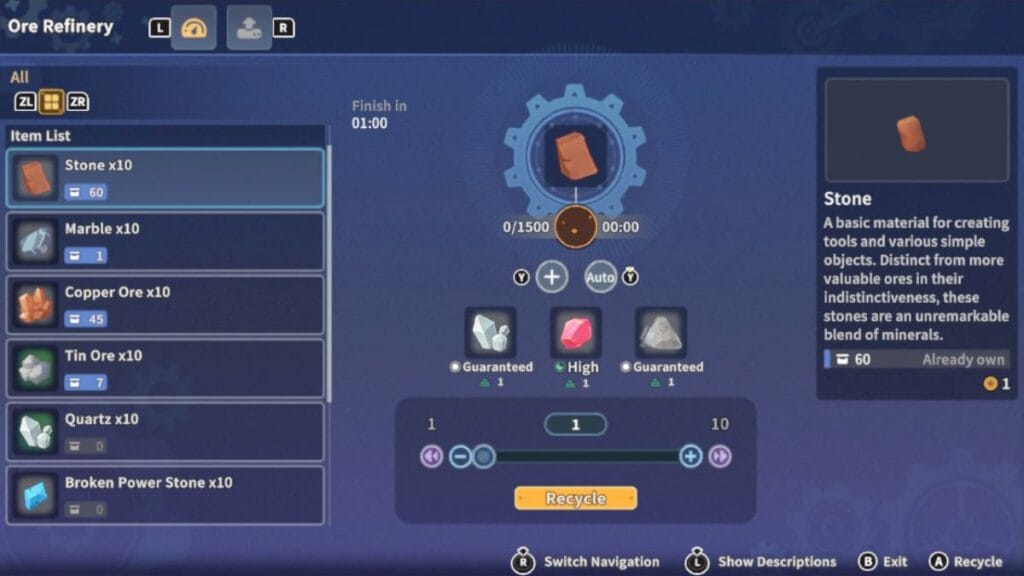Open the collect output tab

pyautogui.click(x=249, y=28)
